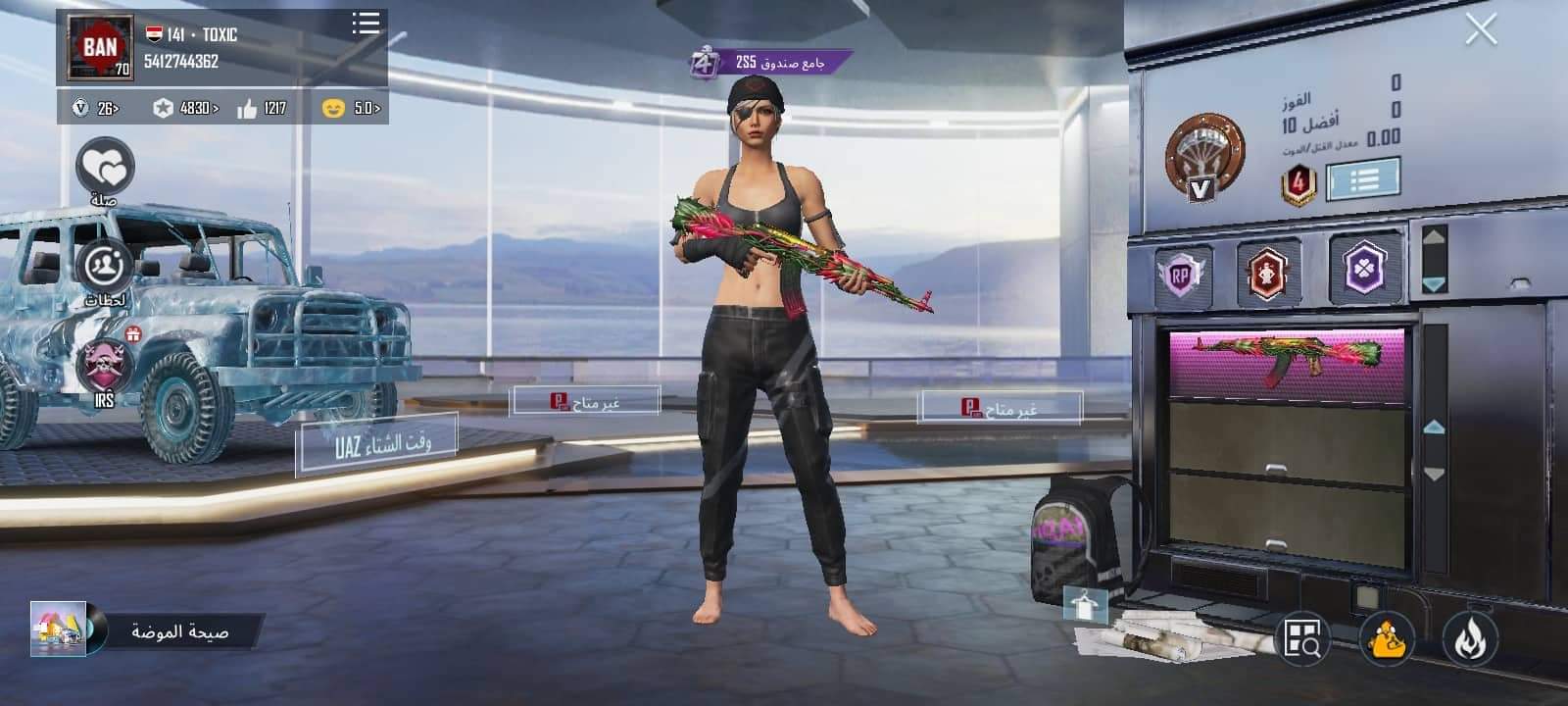Select the RP winged badge

pos(1180,276)
